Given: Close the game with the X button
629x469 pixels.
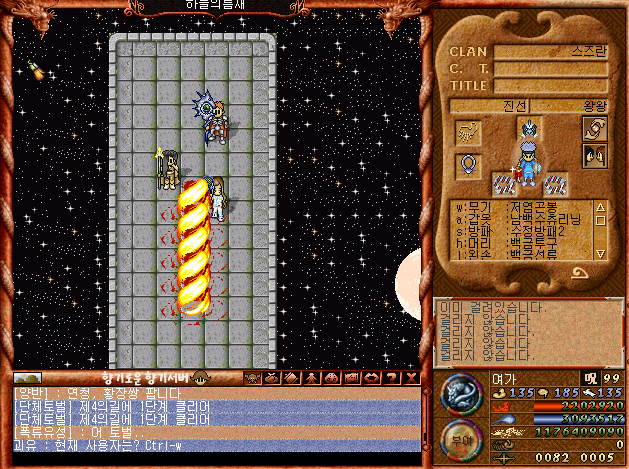Looking at the screenshot, I should coord(413,378).
